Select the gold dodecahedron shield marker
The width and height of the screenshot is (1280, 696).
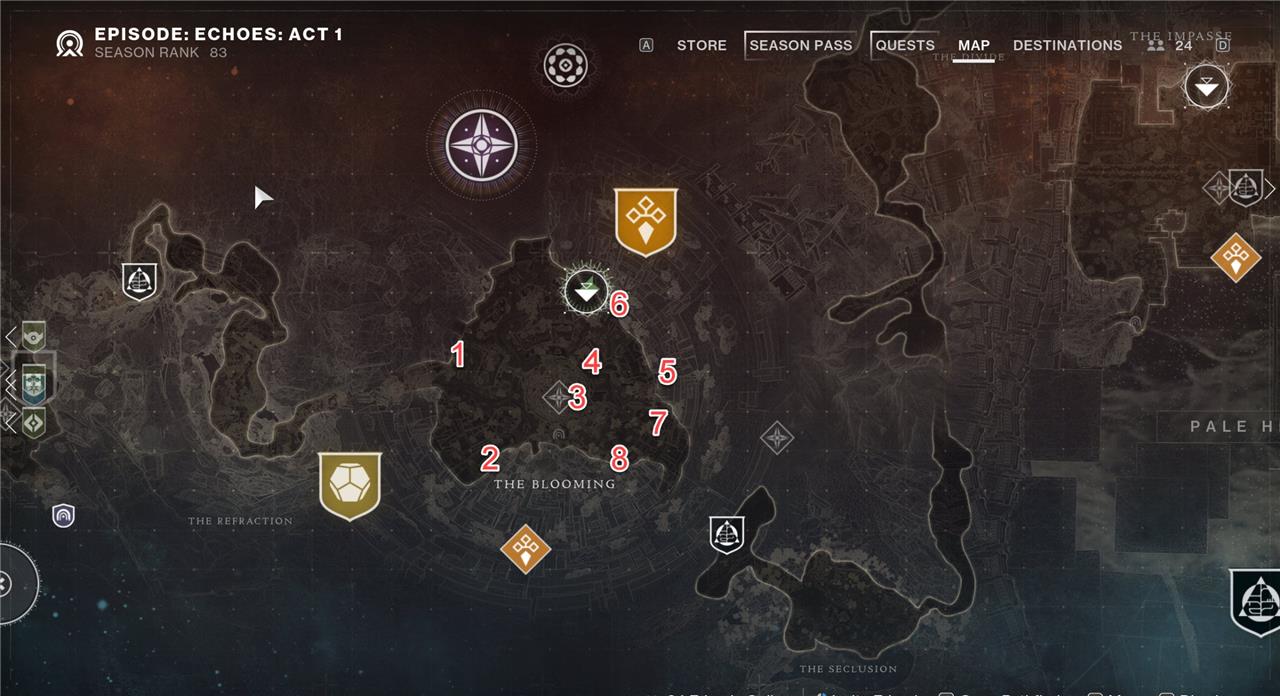click(x=350, y=485)
